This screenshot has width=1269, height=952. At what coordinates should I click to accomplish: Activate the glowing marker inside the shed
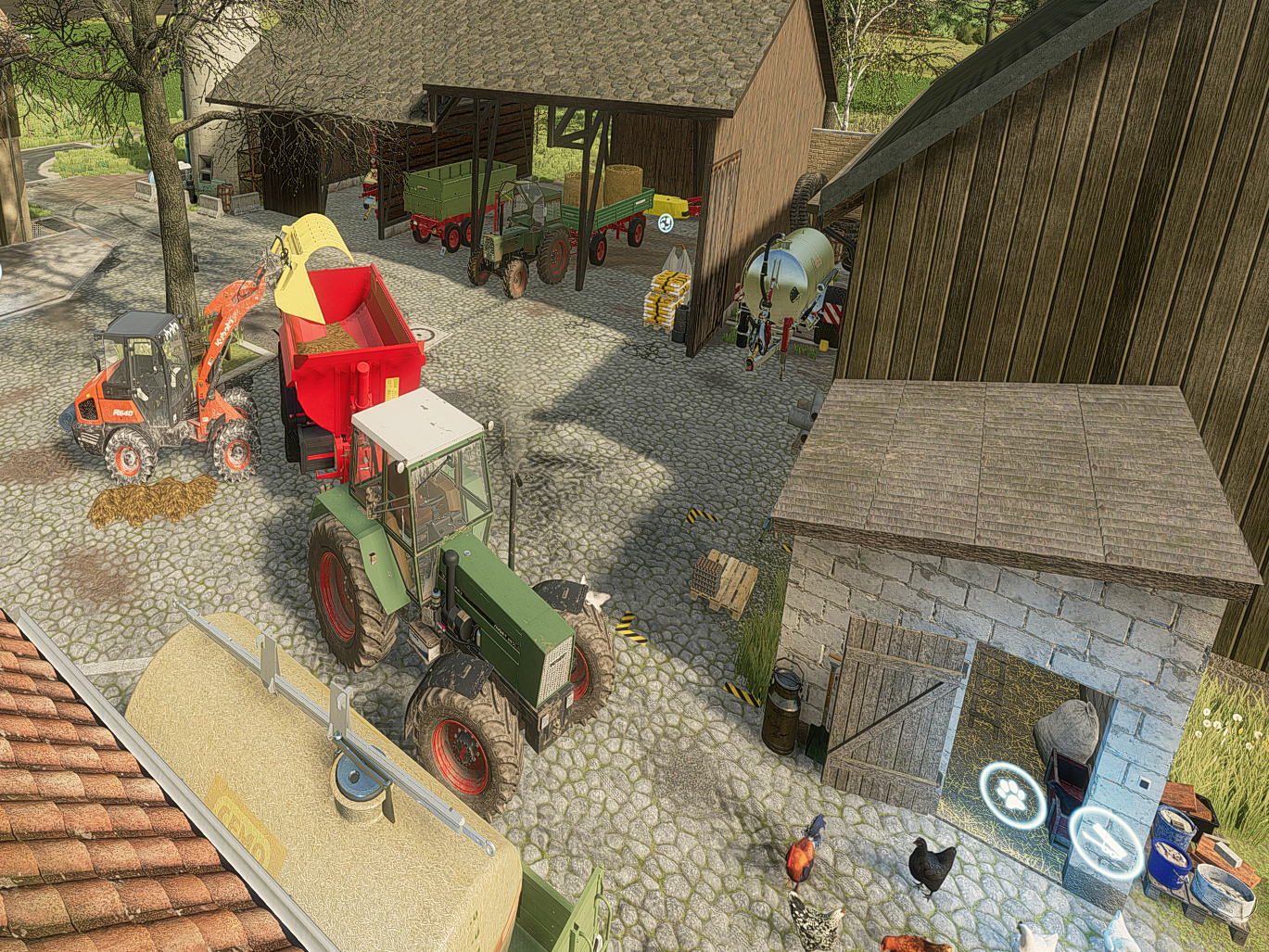(x=666, y=222)
